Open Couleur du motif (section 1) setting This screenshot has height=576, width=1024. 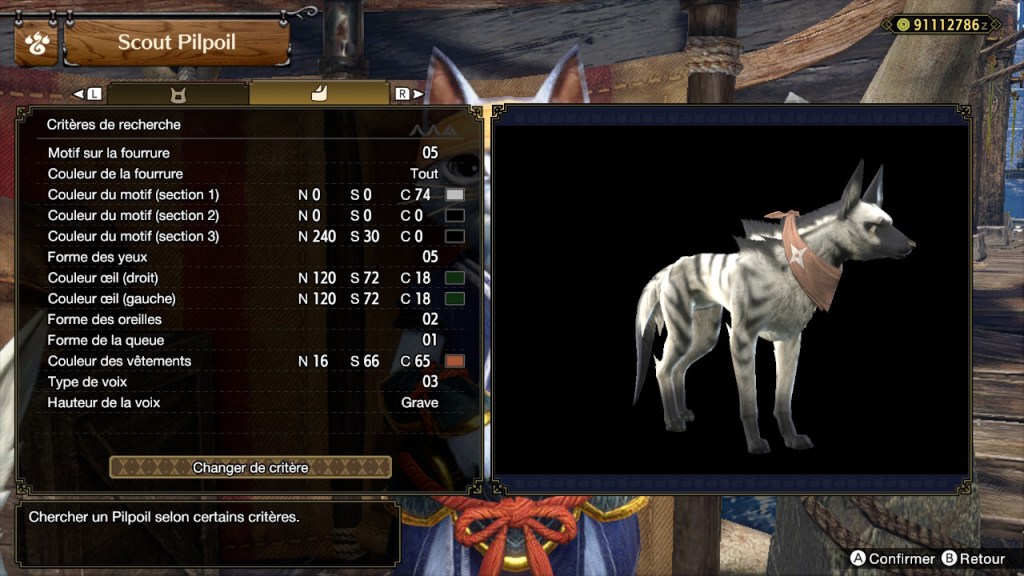coord(243,195)
